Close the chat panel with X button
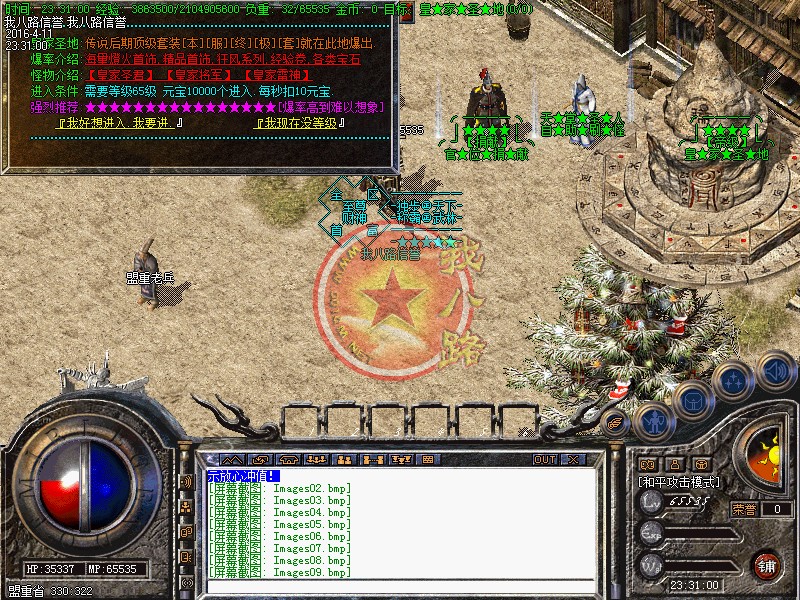 point(573,460)
